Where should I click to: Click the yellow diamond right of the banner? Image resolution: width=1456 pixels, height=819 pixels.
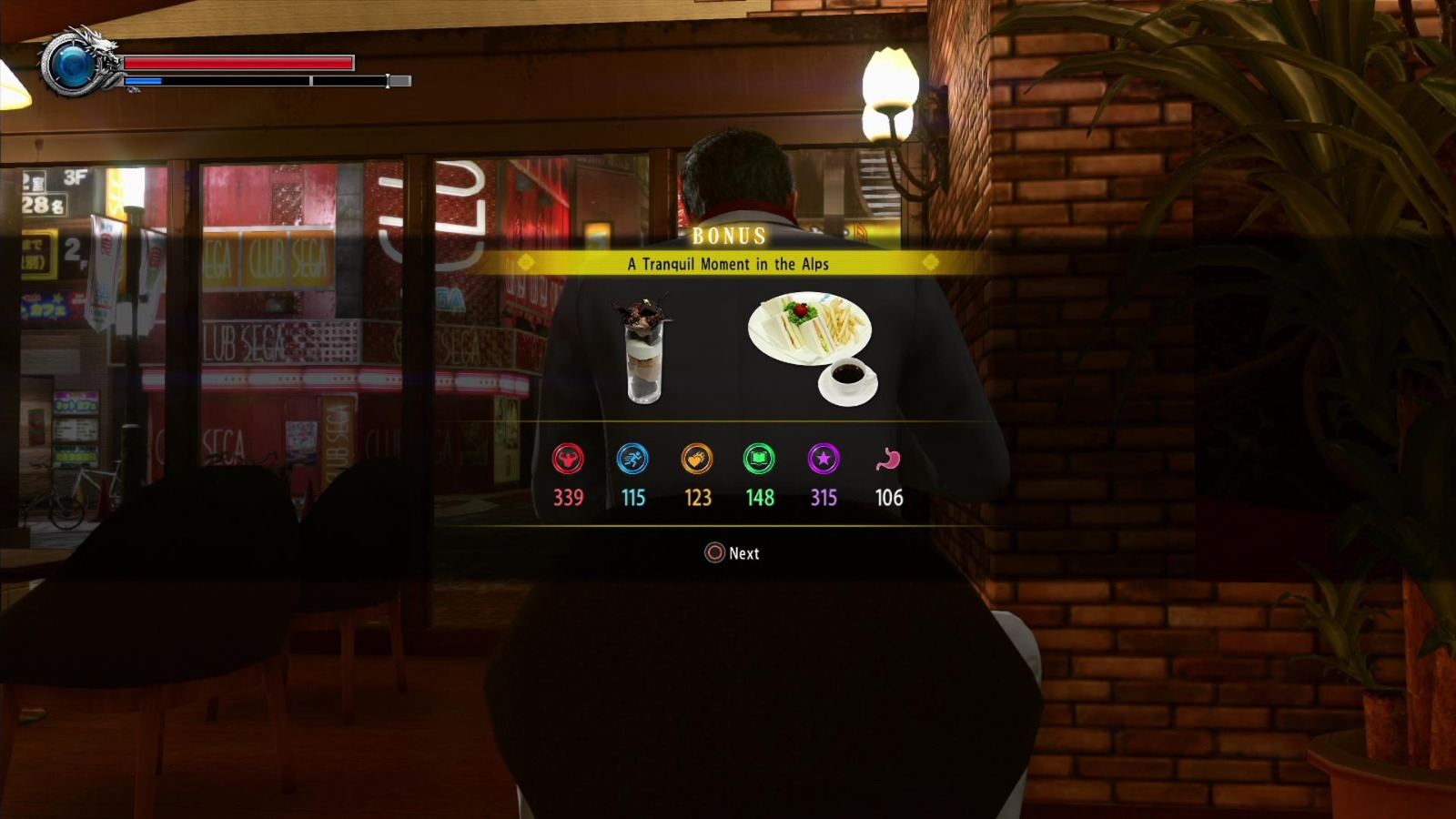click(931, 263)
